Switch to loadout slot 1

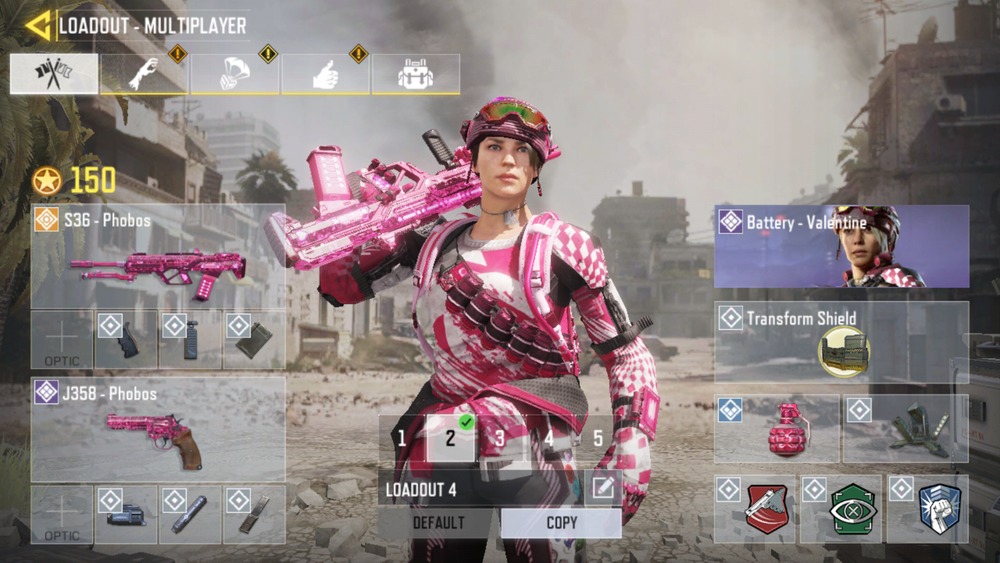[x=401, y=438]
